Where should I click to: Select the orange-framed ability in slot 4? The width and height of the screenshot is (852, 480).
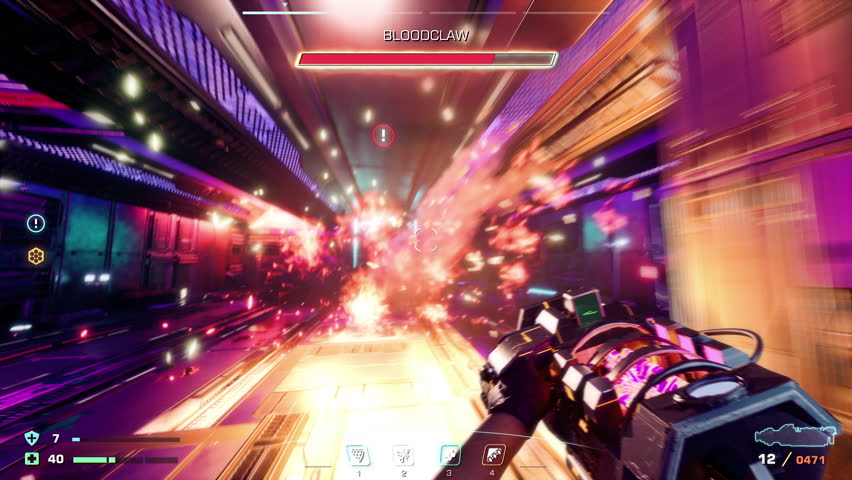(x=493, y=455)
